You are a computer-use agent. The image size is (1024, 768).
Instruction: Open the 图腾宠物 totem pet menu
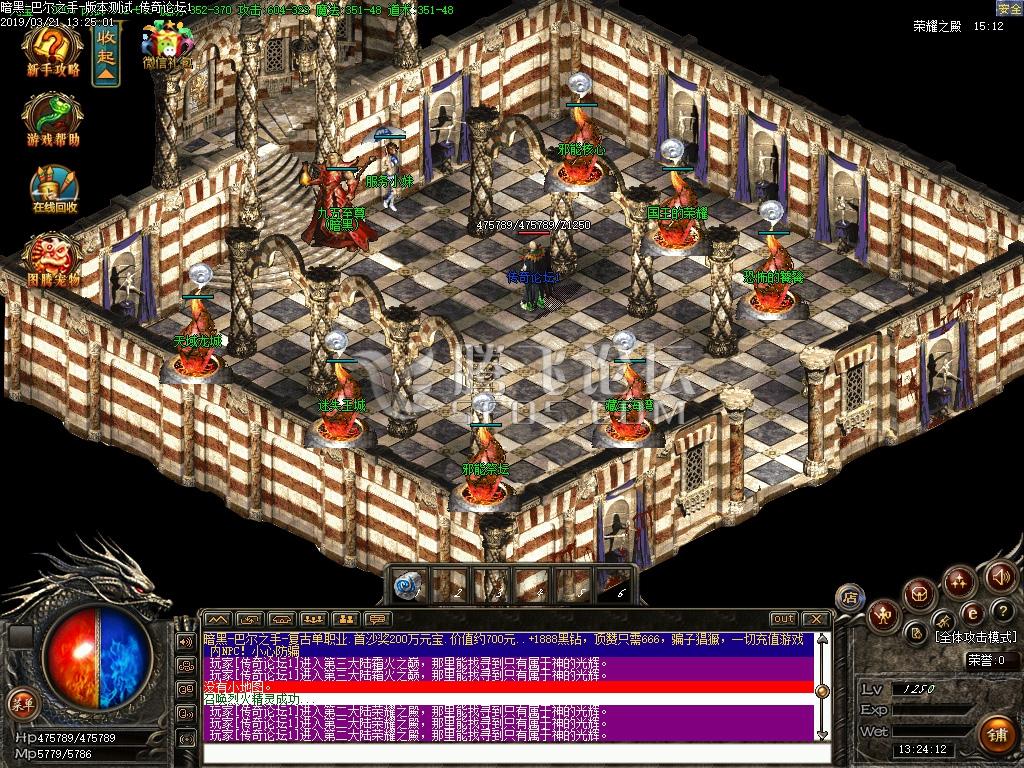pyautogui.click(x=53, y=259)
